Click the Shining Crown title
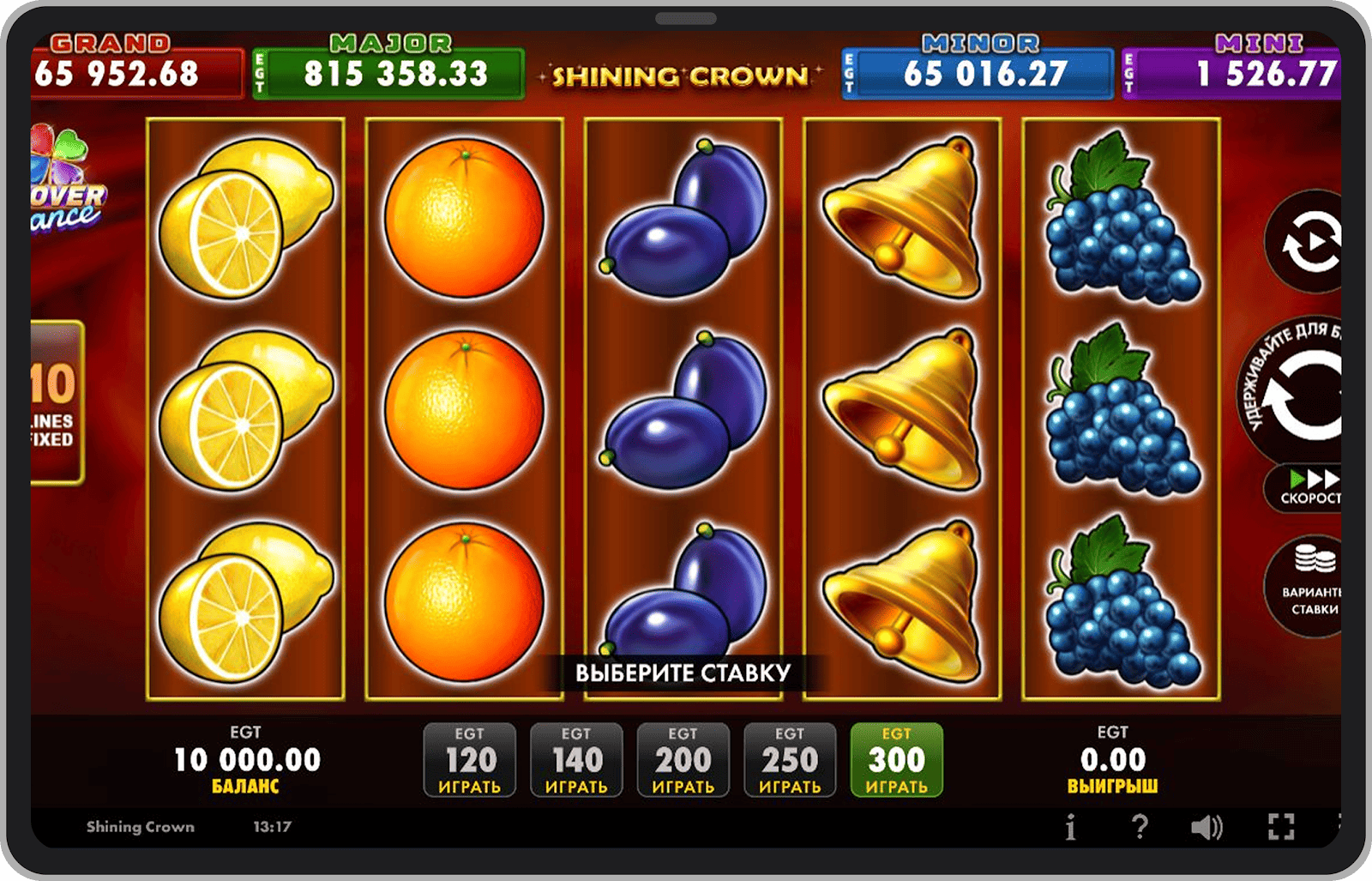Viewport: 1372px width, 881px height. (x=682, y=75)
